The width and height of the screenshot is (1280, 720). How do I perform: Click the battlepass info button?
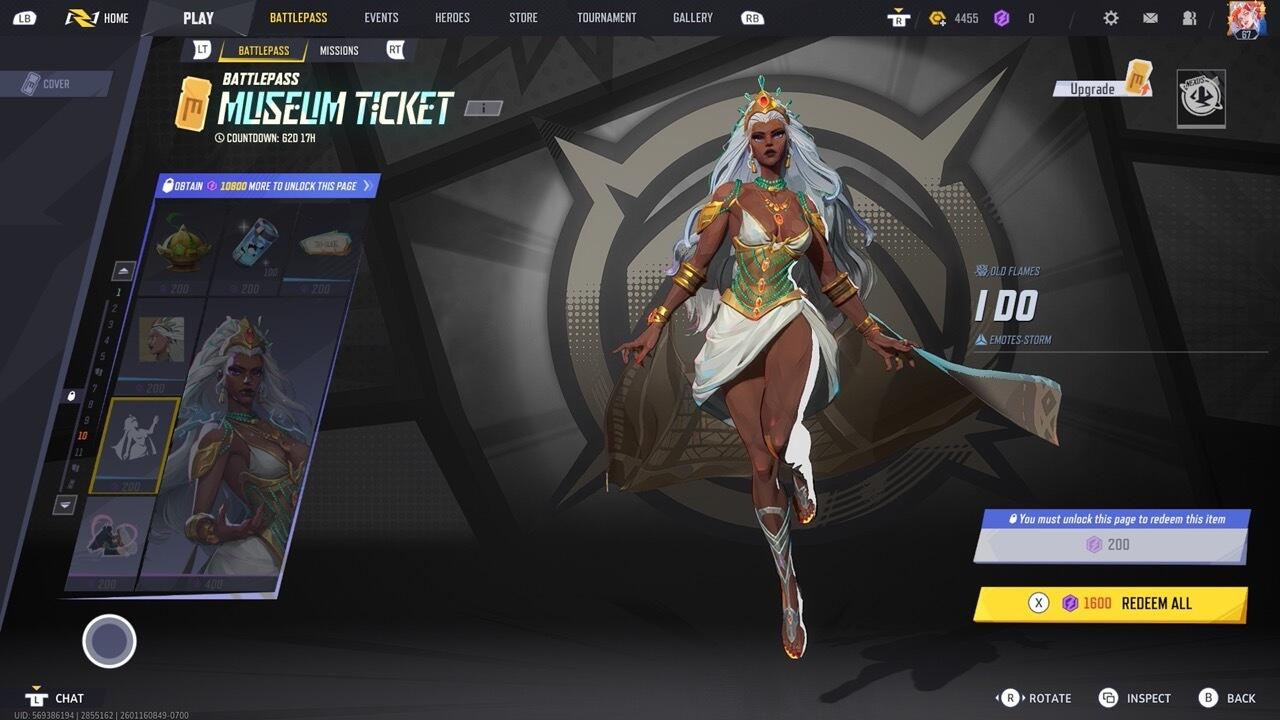(483, 108)
